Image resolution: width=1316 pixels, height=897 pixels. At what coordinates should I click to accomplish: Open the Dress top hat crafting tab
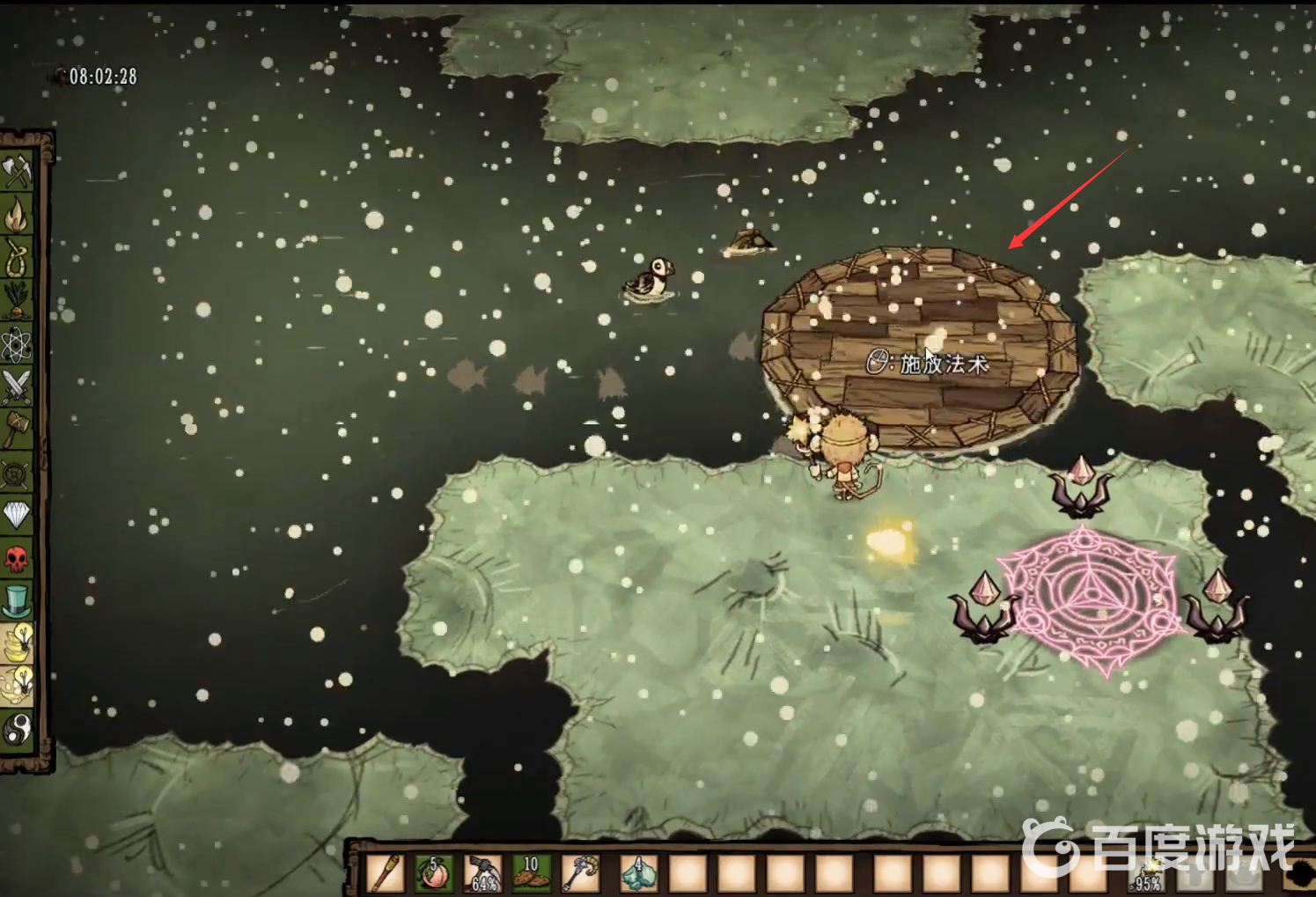(x=17, y=601)
